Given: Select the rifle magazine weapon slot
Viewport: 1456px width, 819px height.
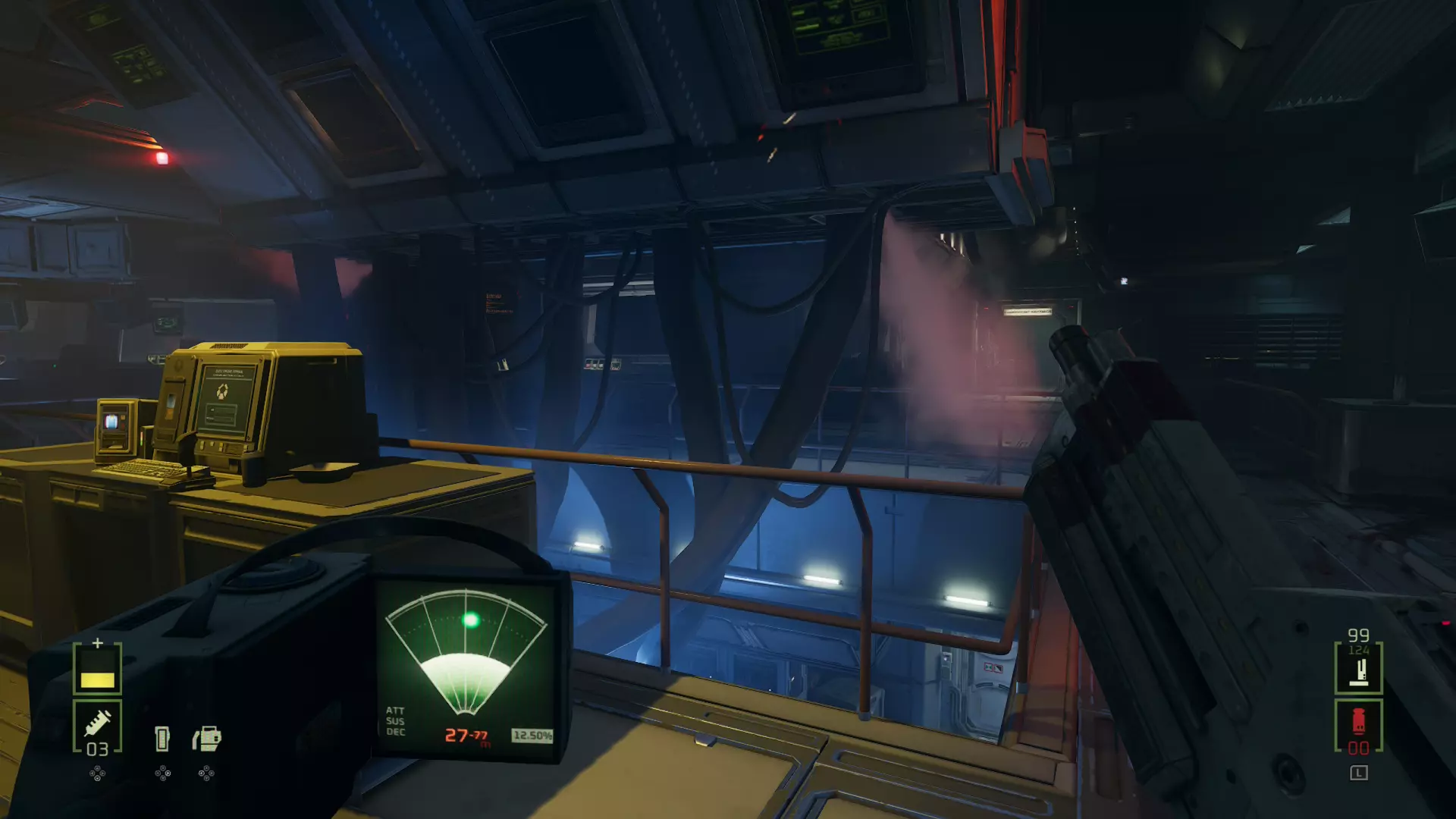Looking at the screenshot, I should [x=1358, y=669].
